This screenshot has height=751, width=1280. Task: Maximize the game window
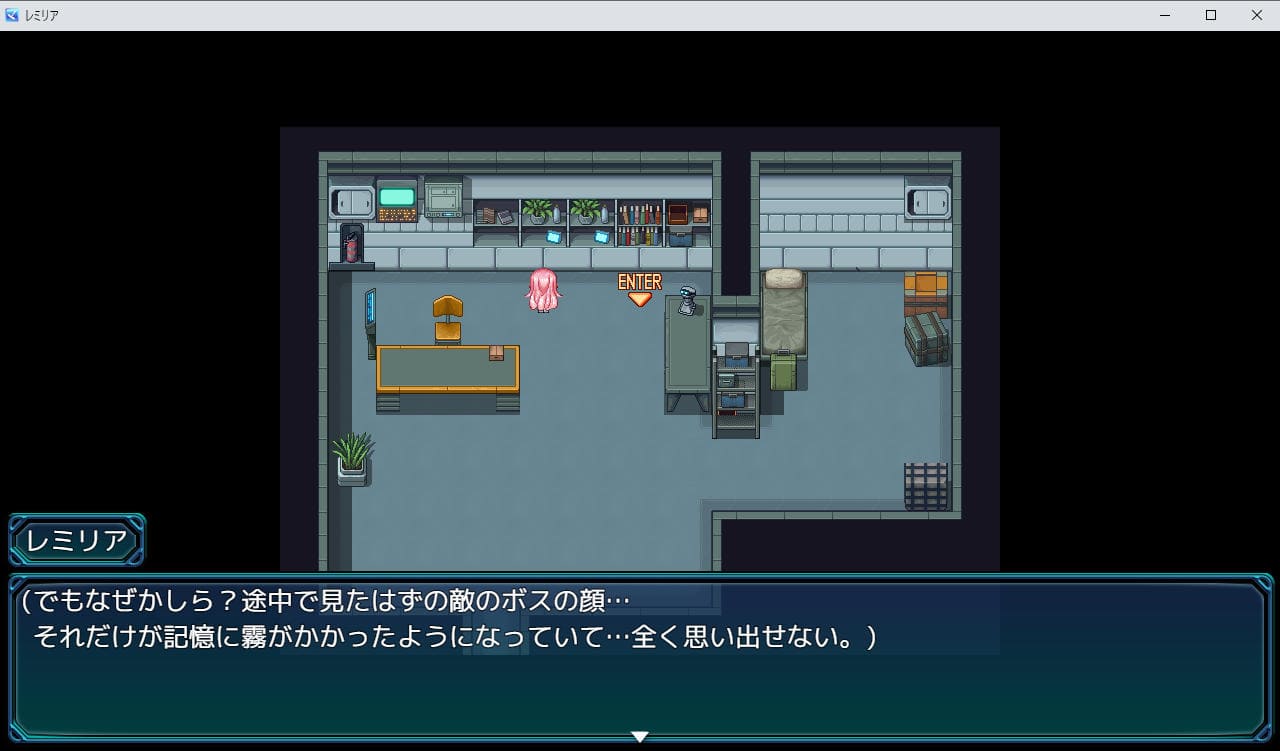(1211, 15)
